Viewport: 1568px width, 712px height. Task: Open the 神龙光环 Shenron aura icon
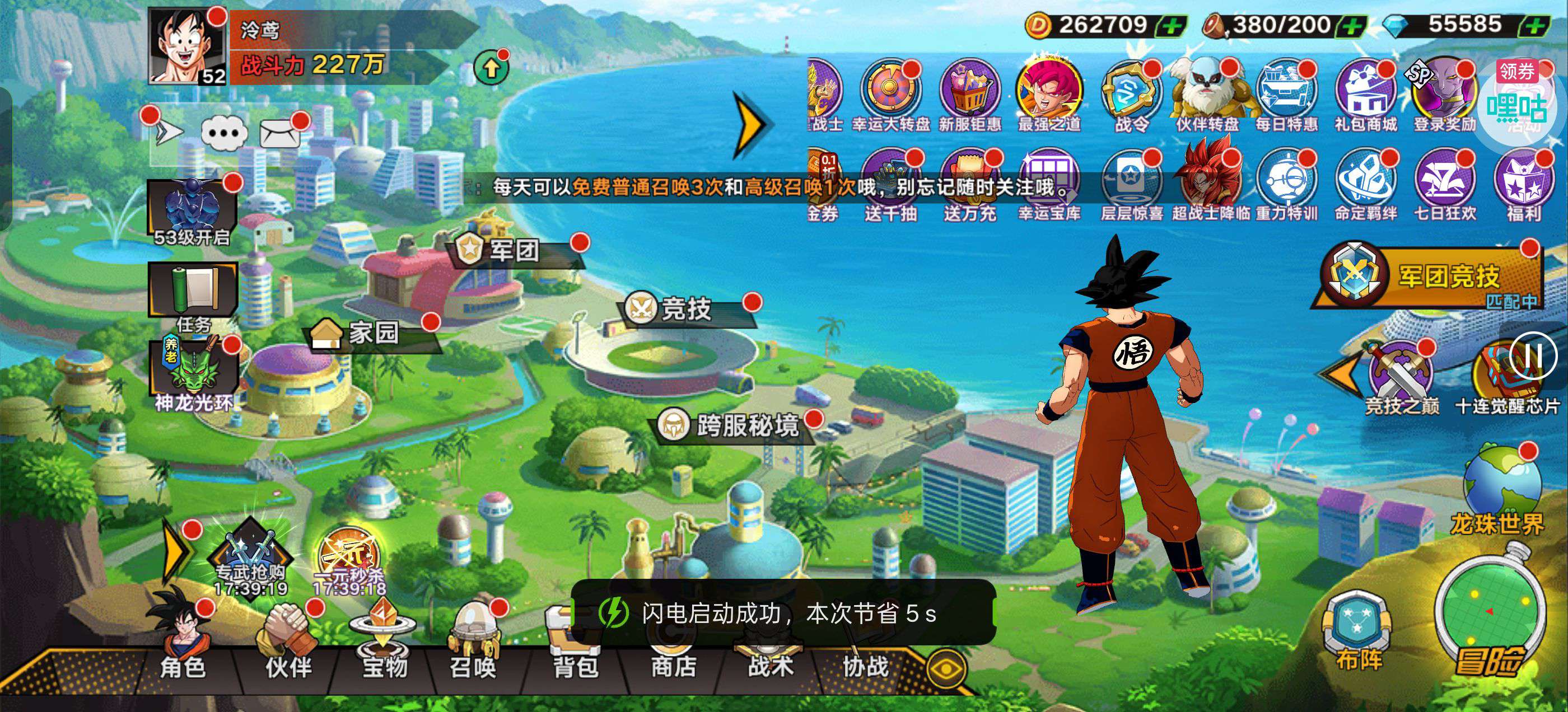(x=194, y=371)
